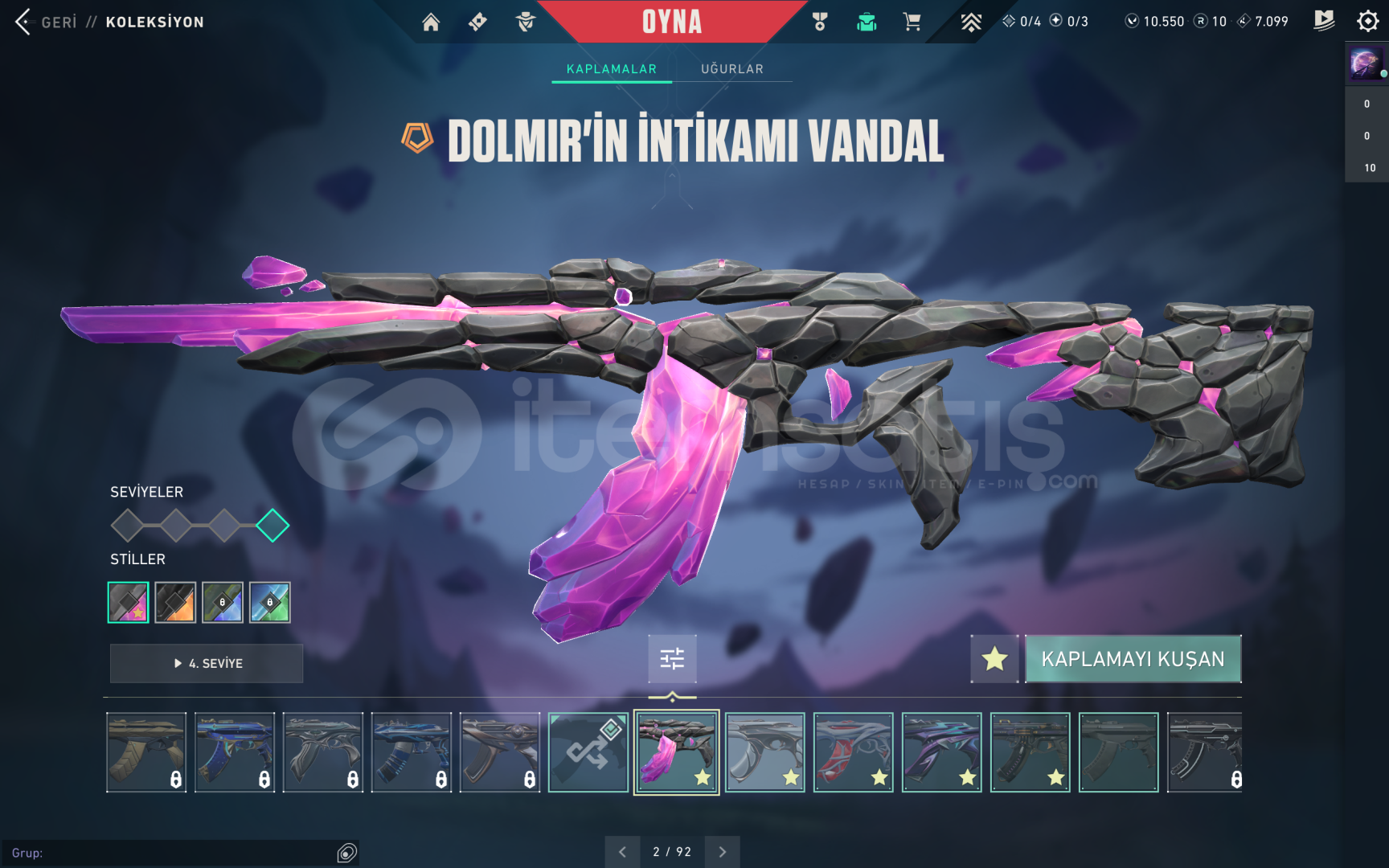Open the home screen icon
The image size is (1389, 868).
click(431, 22)
